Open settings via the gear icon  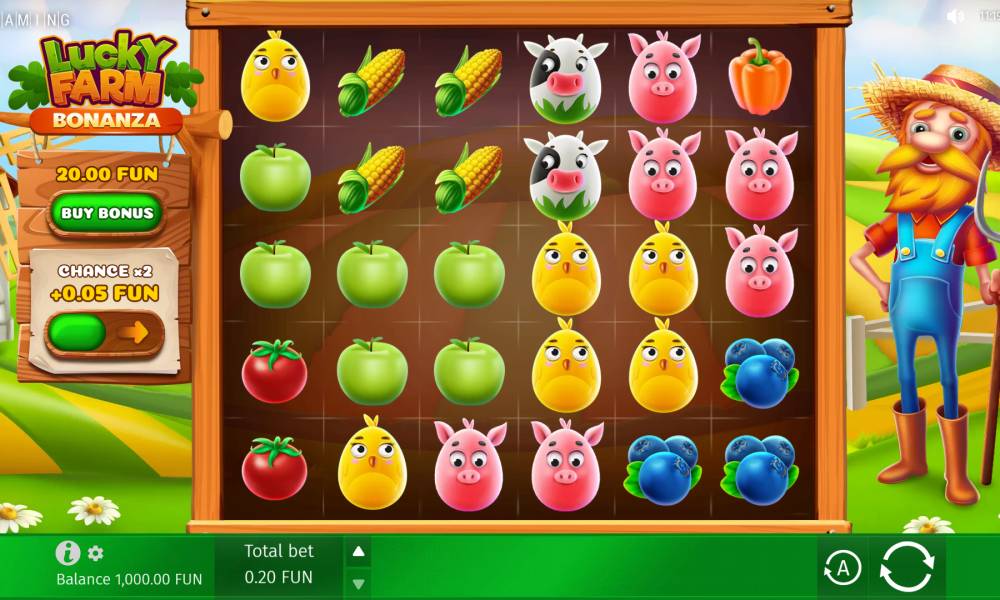pyautogui.click(x=96, y=553)
